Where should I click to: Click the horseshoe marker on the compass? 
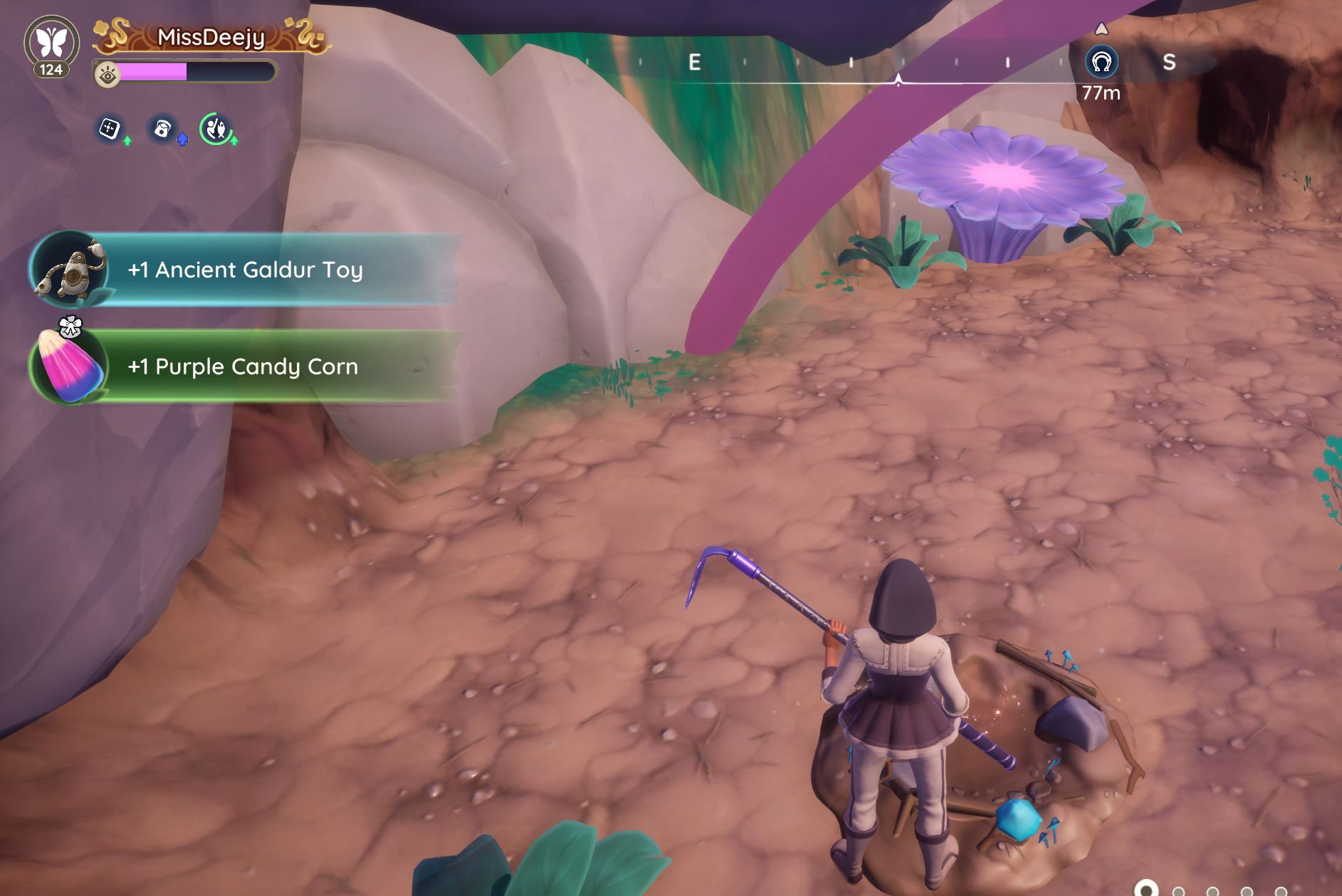1101,63
